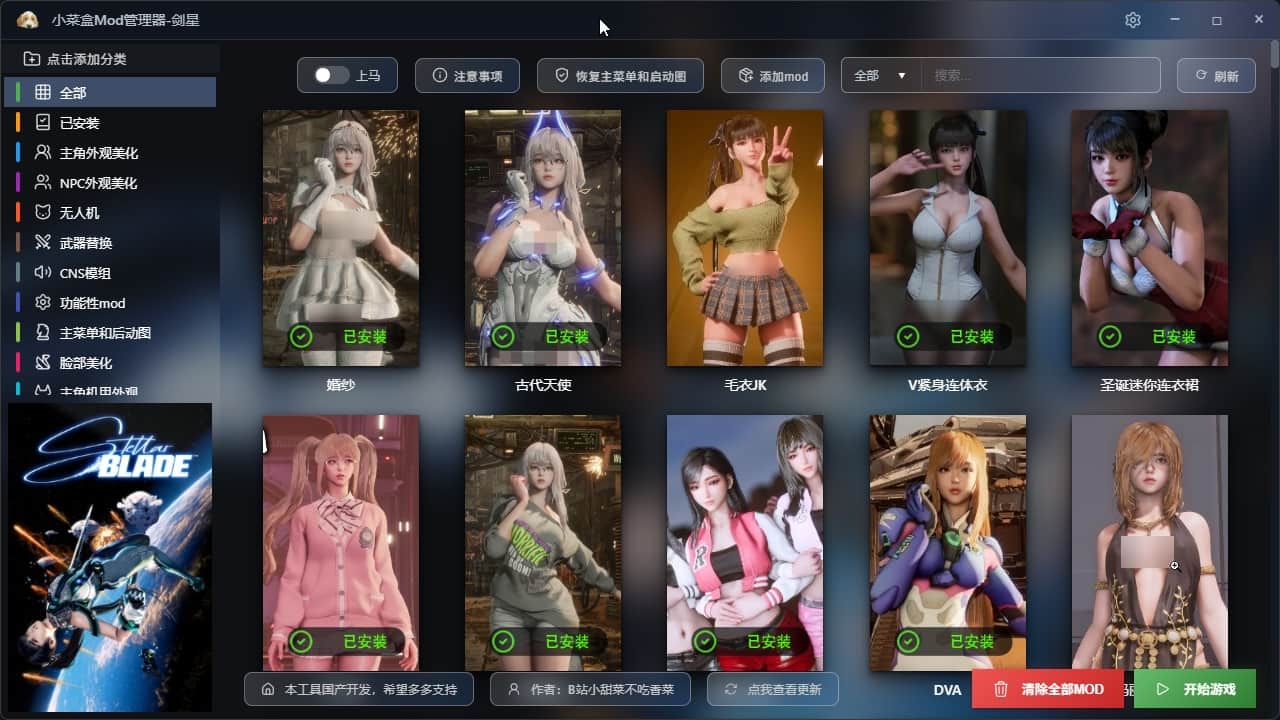This screenshot has width=1280, height=720.
Task: Open the 注意事项 notes
Action: pyautogui.click(x=467, y=76)
